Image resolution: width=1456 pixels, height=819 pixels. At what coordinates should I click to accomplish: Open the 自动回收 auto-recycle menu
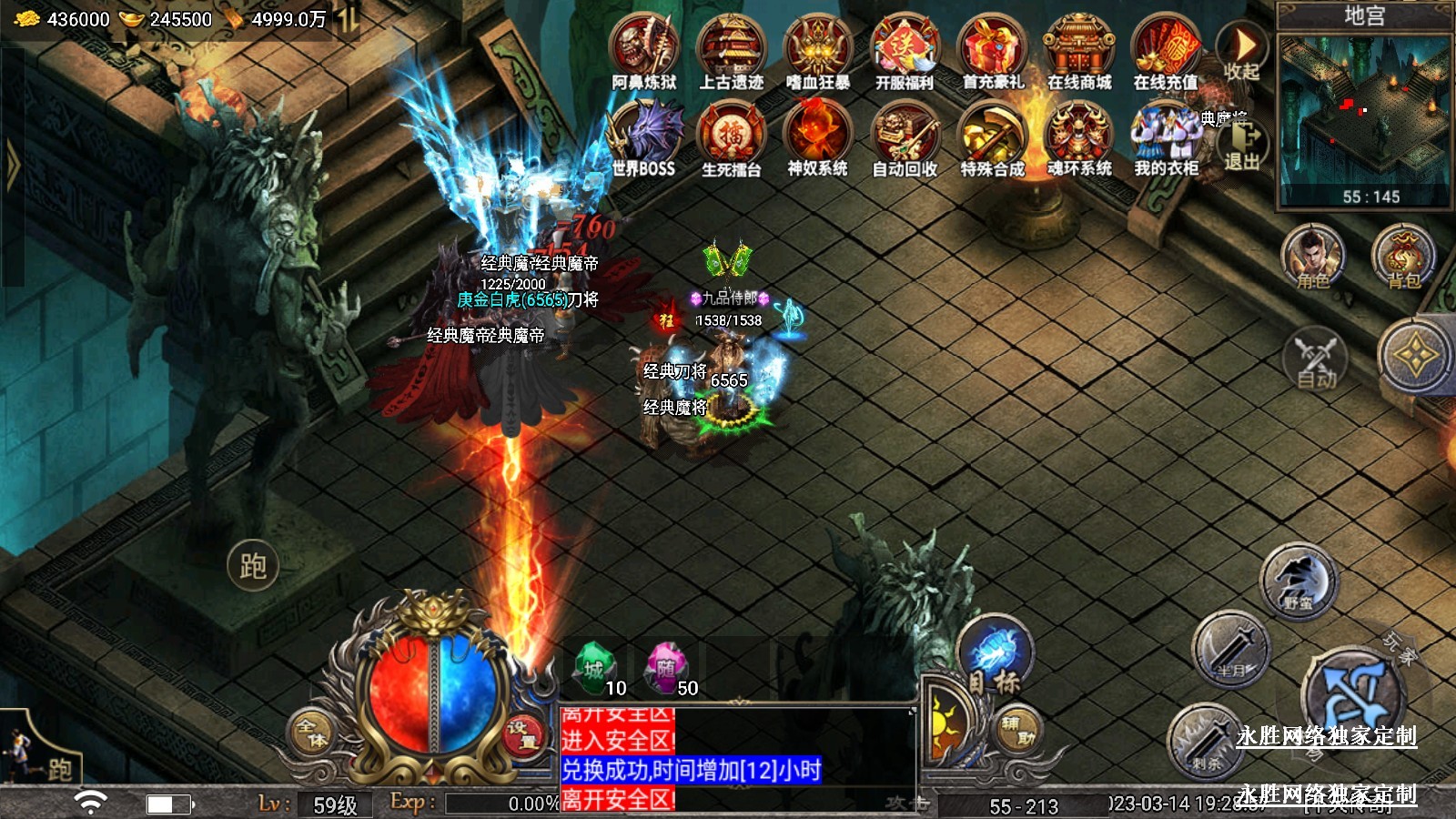904,138
